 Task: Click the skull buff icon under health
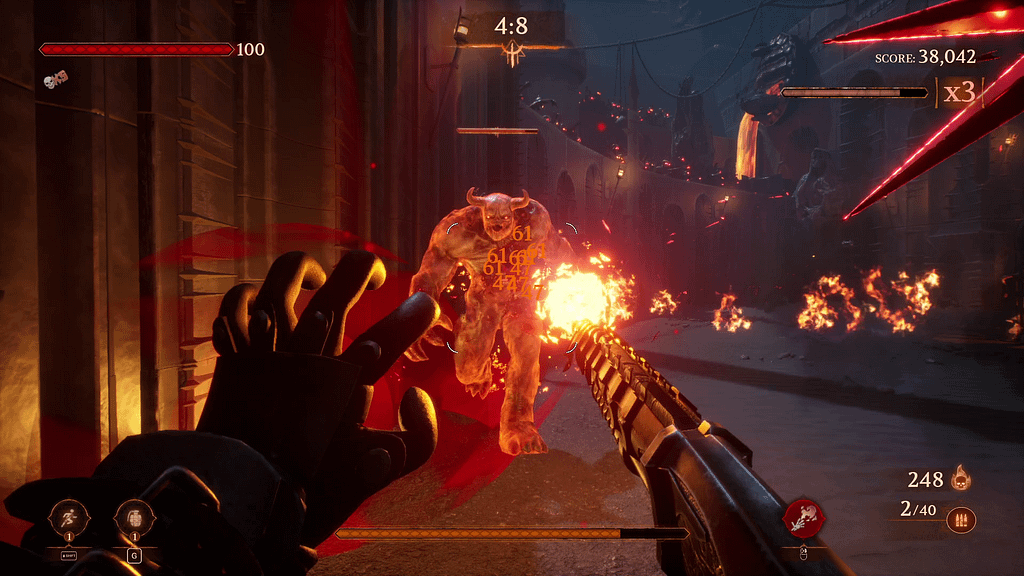pyautogui.click(x=55, y=79)
